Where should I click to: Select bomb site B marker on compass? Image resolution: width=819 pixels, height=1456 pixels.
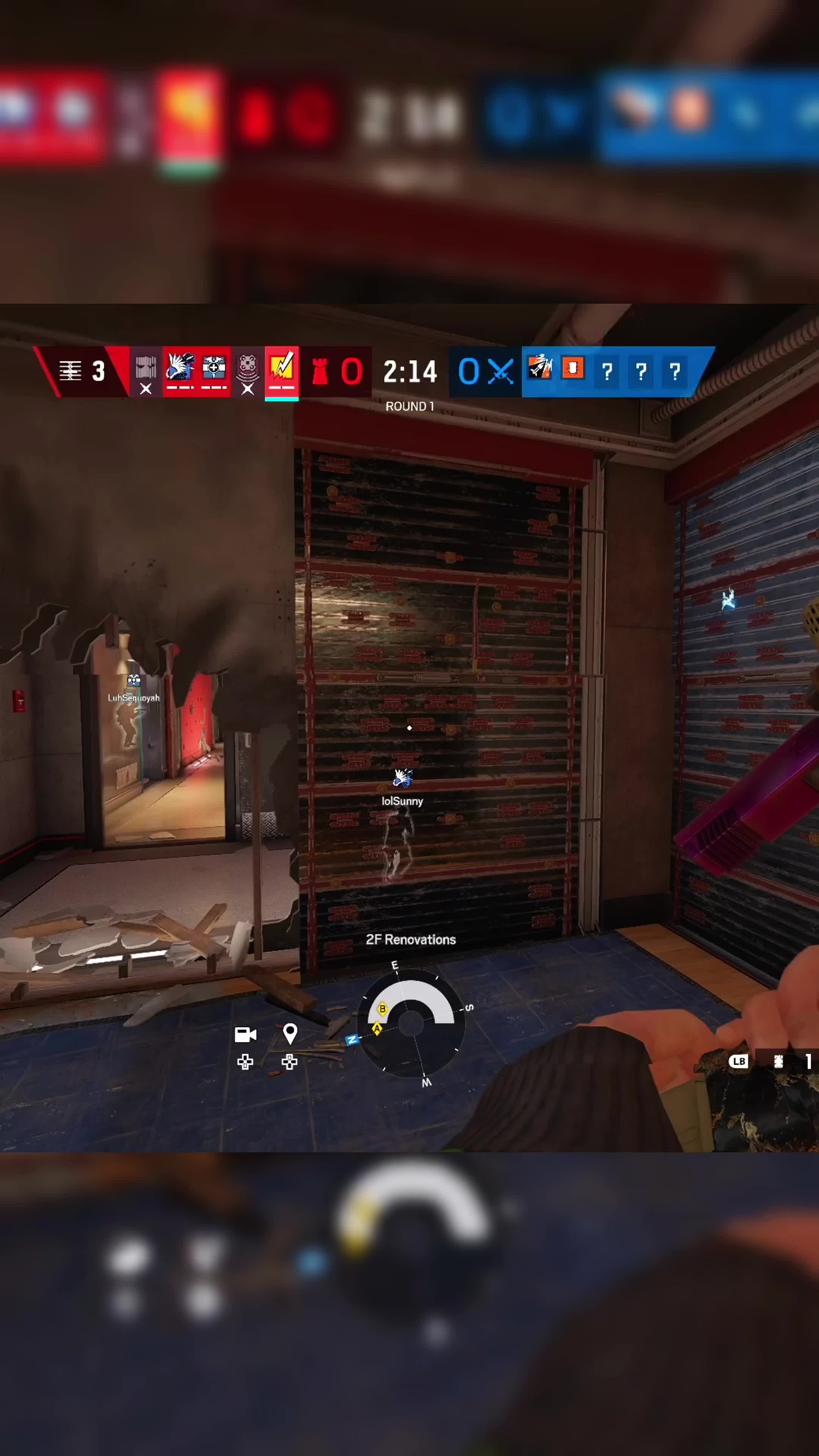tap(382, 1009)
